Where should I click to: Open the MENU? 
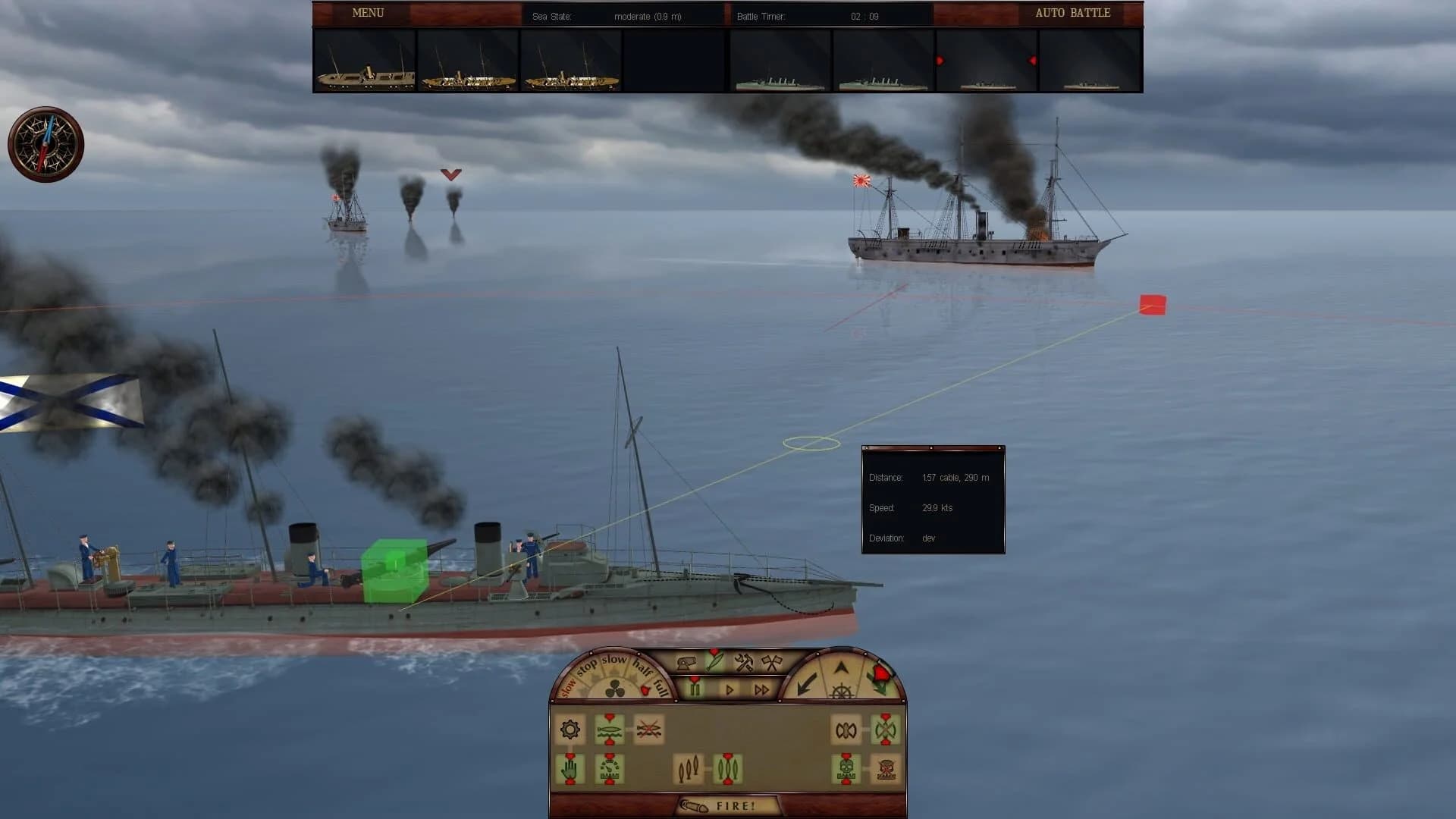(367, 13)
